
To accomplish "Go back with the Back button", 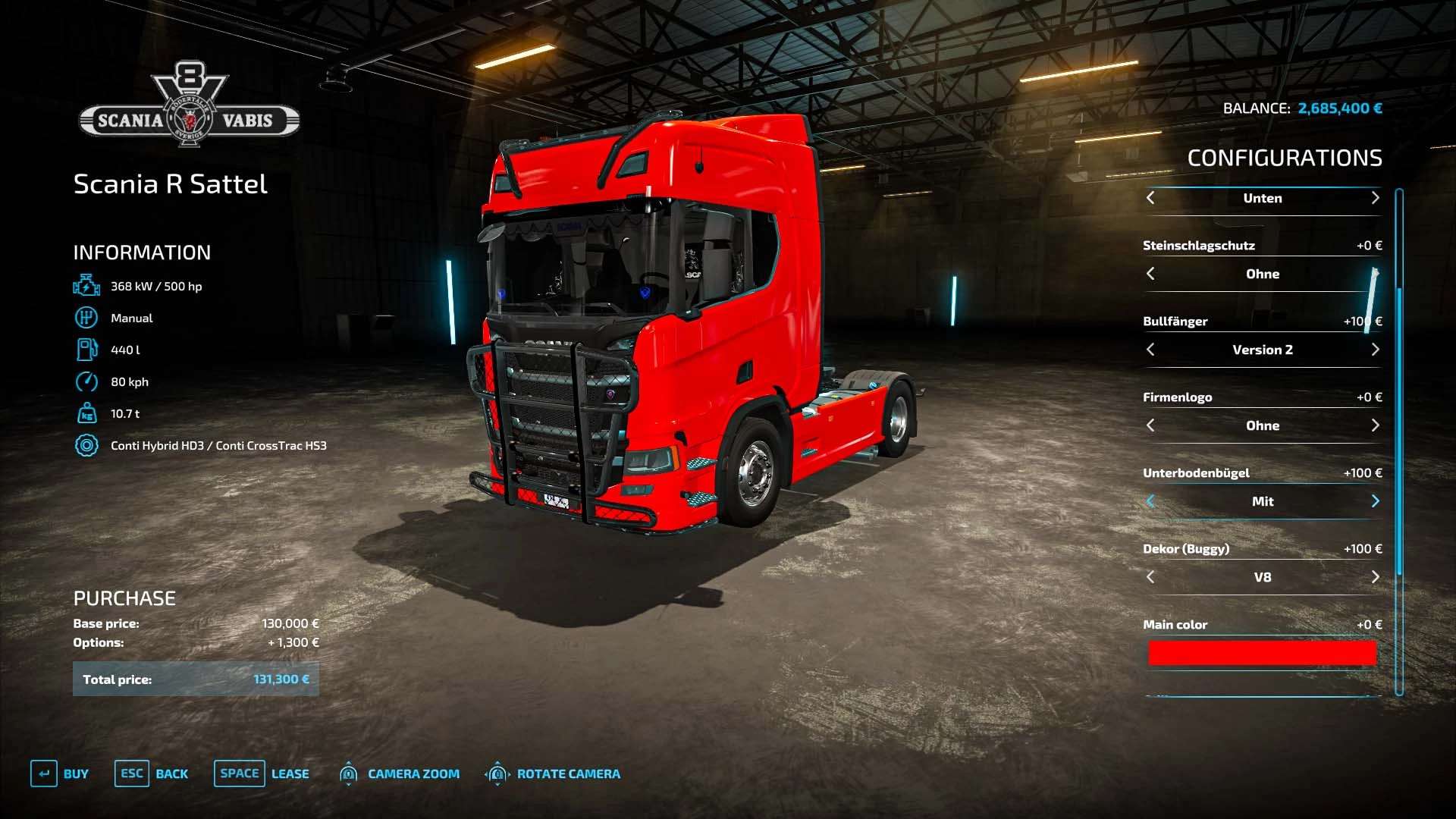I will (152, 773).
